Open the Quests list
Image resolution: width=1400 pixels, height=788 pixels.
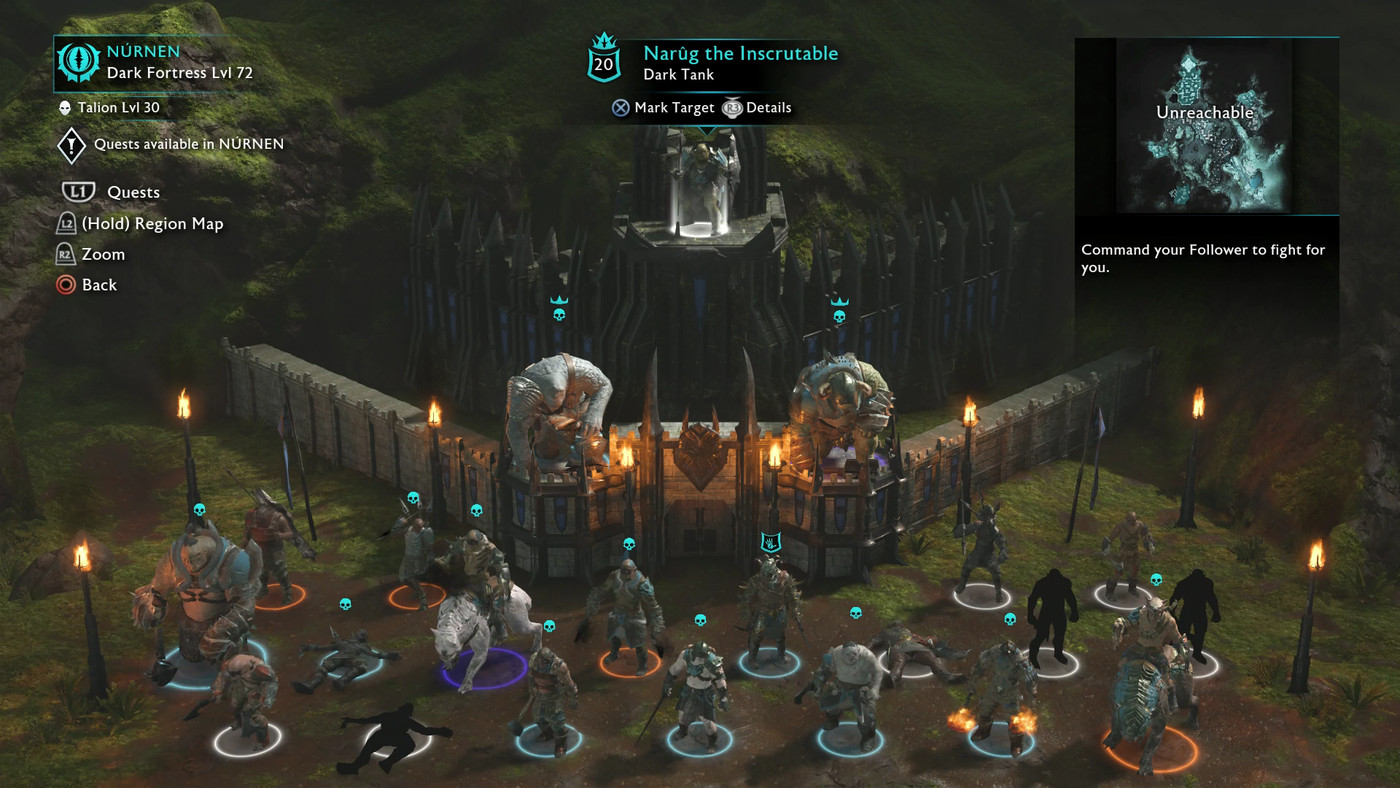(132, 192)
